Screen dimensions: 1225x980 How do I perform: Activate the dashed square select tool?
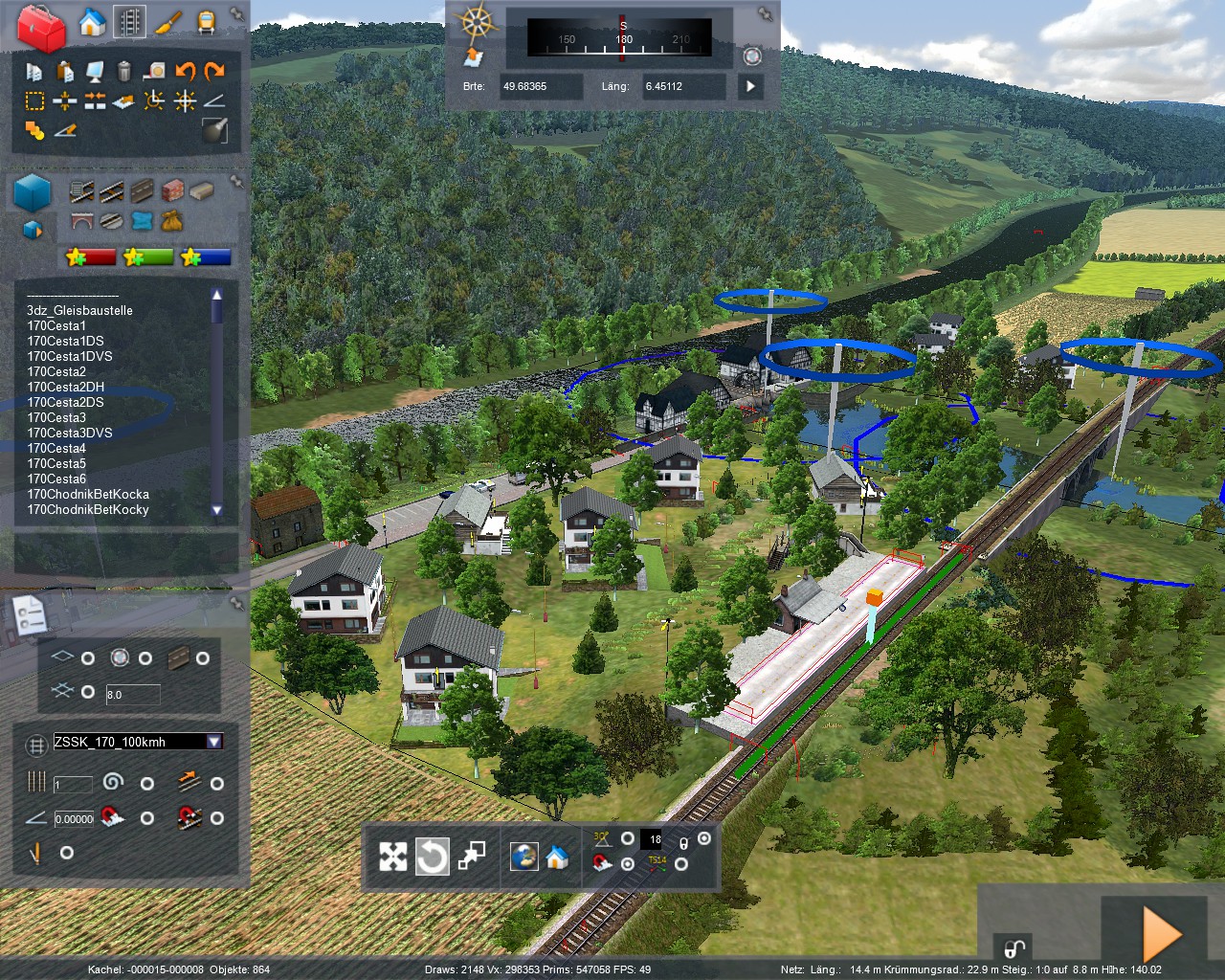click(x=34, y=100)
